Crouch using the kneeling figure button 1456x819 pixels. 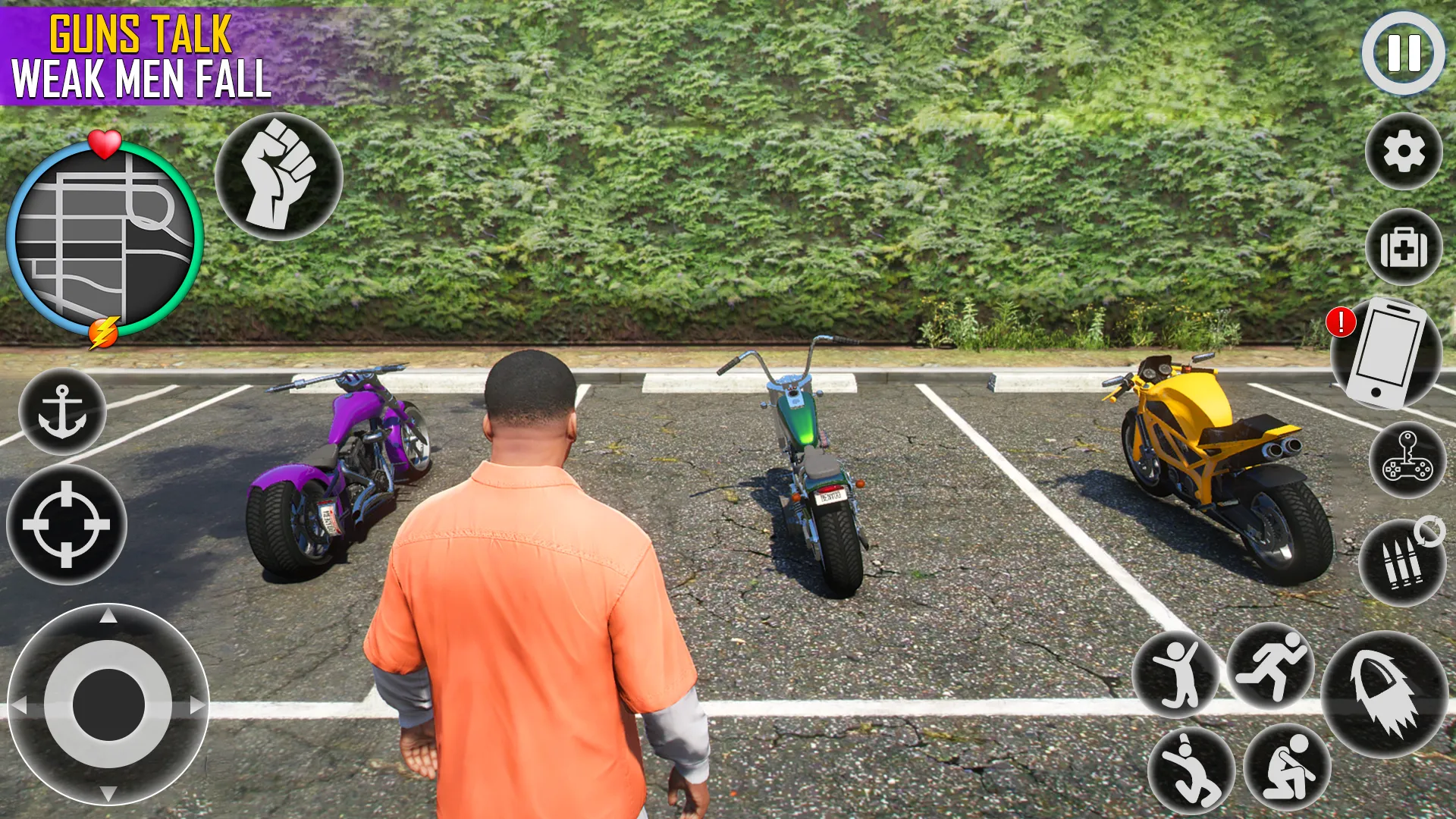click(x=1288, y=767)
